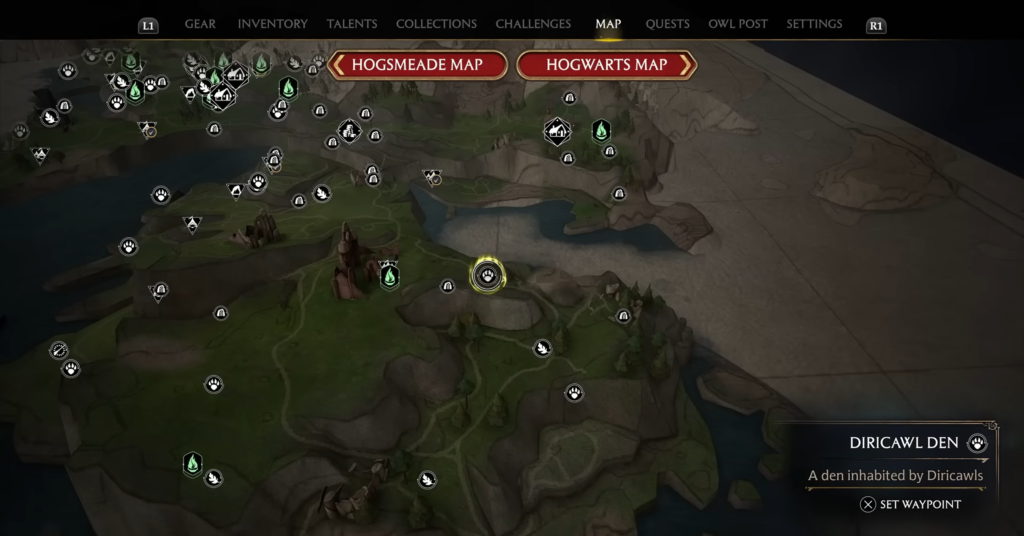Open the Settings tab
This screenshot has height=536, width=1024.
[x=814, y=24]
